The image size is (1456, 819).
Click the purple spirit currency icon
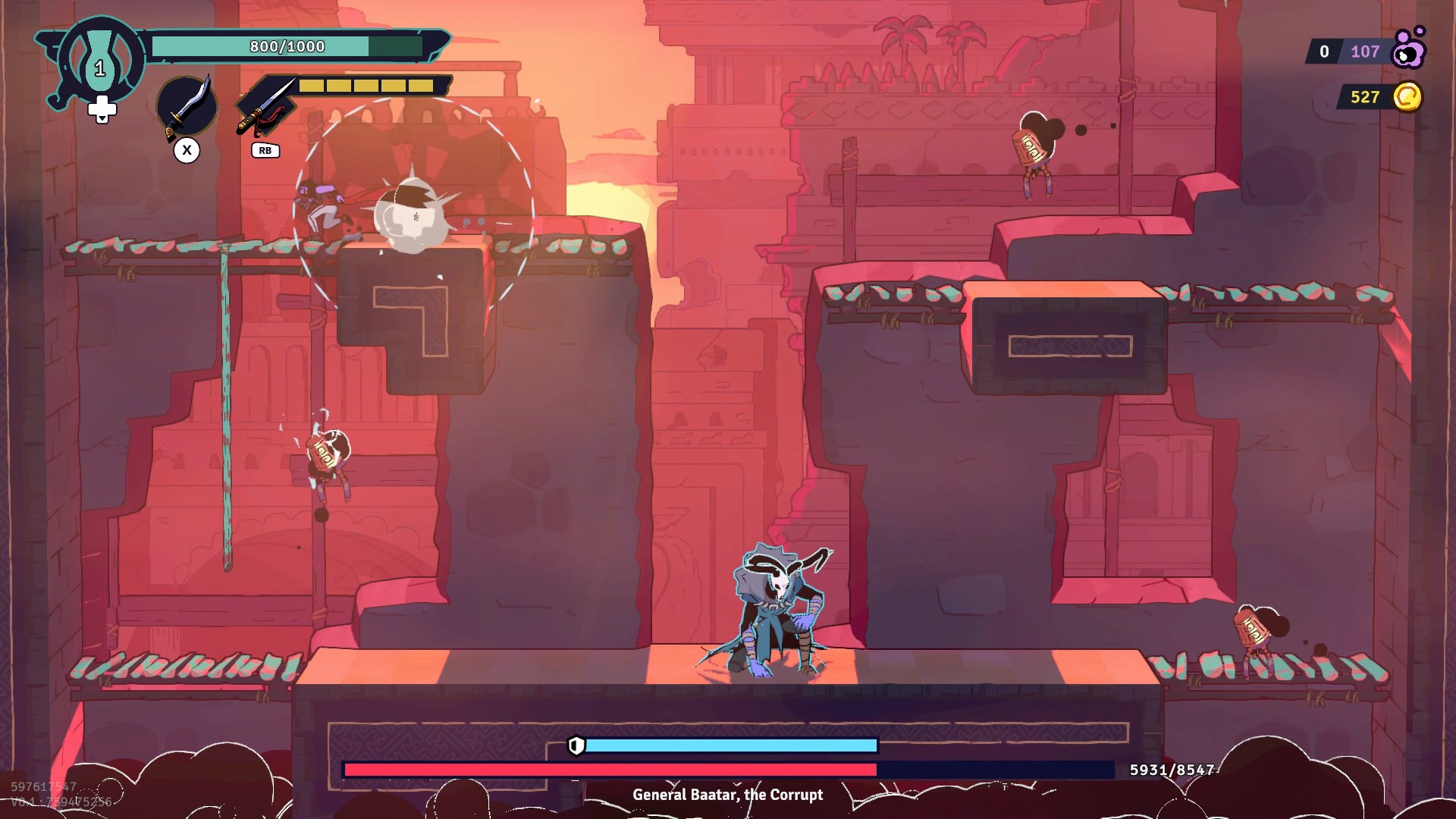click(x=1409, y=49)
